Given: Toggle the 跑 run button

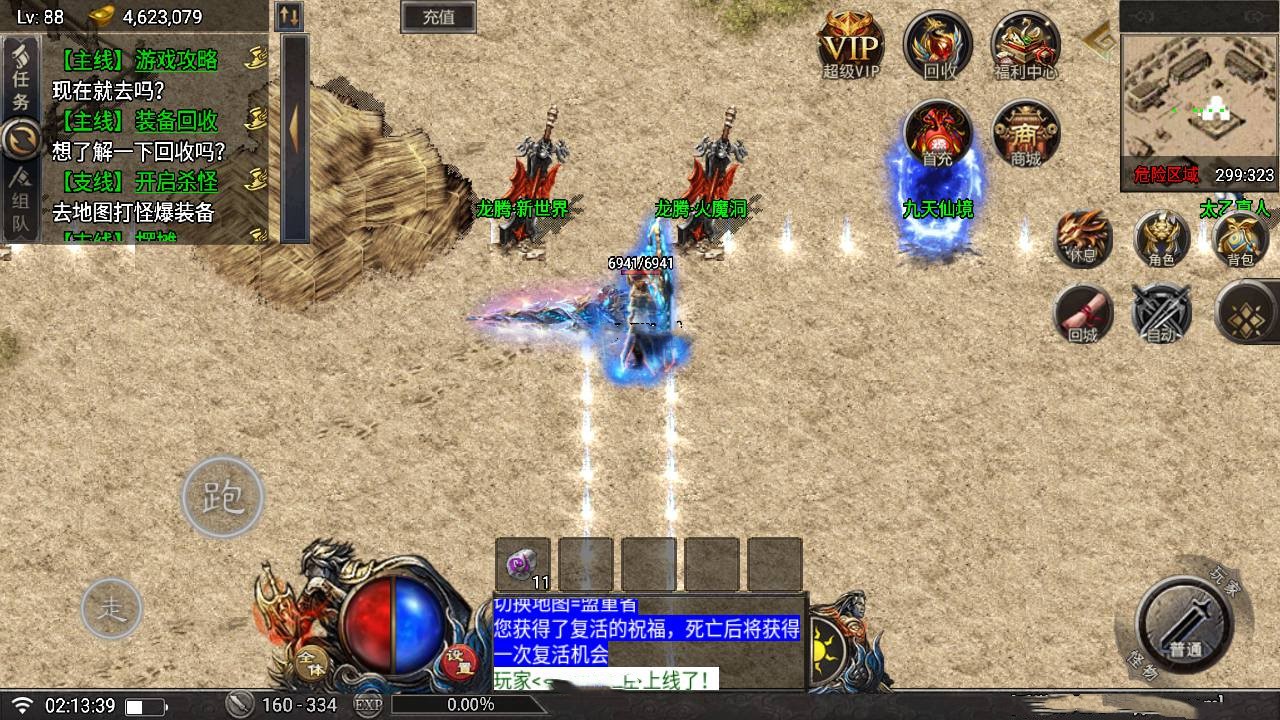Looking at the screenshot, I should pyautogui.click(x=222, y=497).
